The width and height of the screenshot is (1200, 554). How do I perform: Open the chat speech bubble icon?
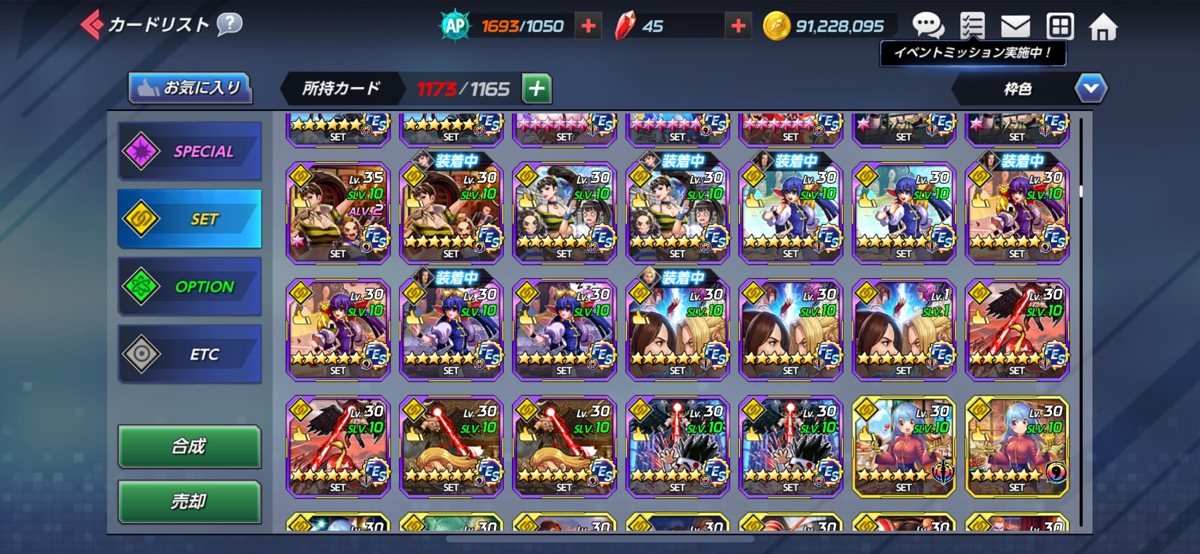tap(927, 26)
